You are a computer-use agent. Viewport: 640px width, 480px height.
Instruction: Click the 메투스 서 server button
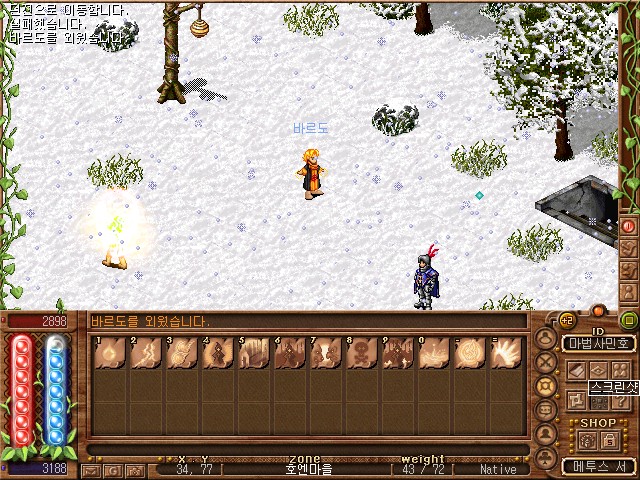(x=595, y=466)
